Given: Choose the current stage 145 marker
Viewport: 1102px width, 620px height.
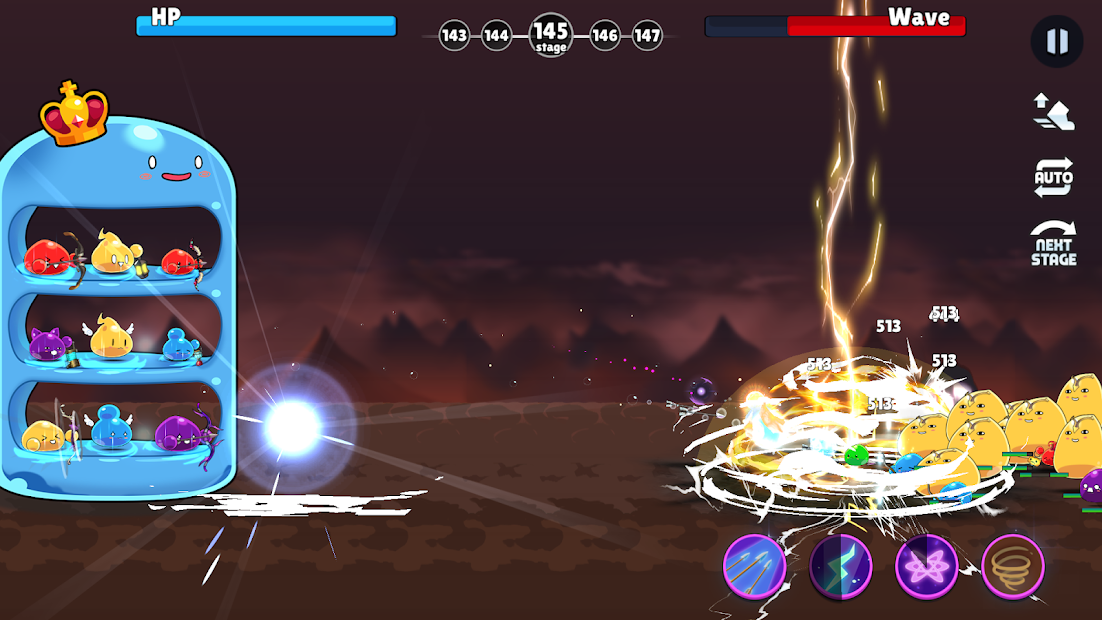Looking at the screenshot, I should [x=551, y=35].
